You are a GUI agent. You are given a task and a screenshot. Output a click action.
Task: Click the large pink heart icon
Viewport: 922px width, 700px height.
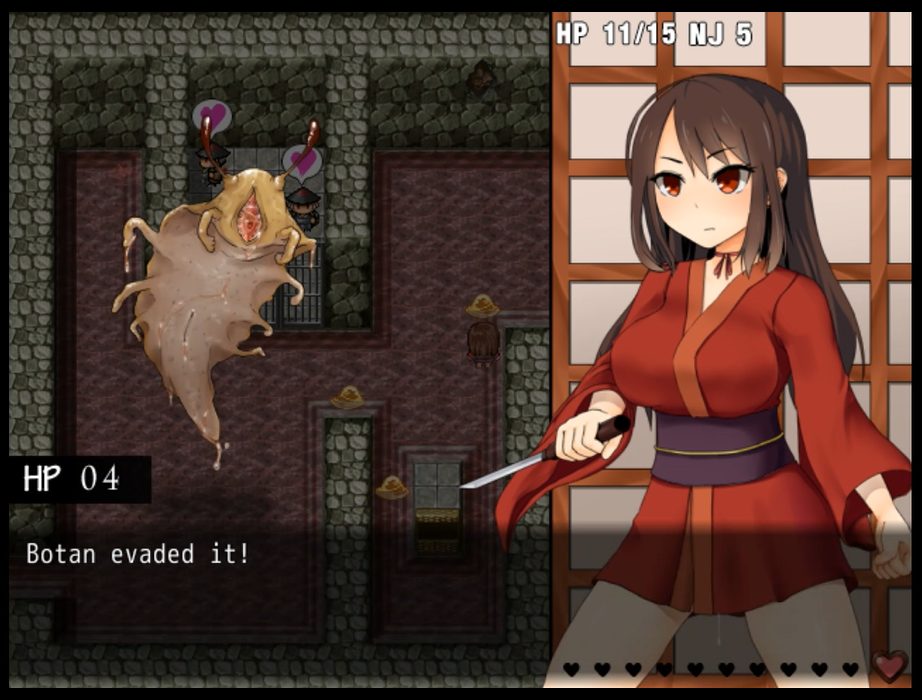pos(888,666)
